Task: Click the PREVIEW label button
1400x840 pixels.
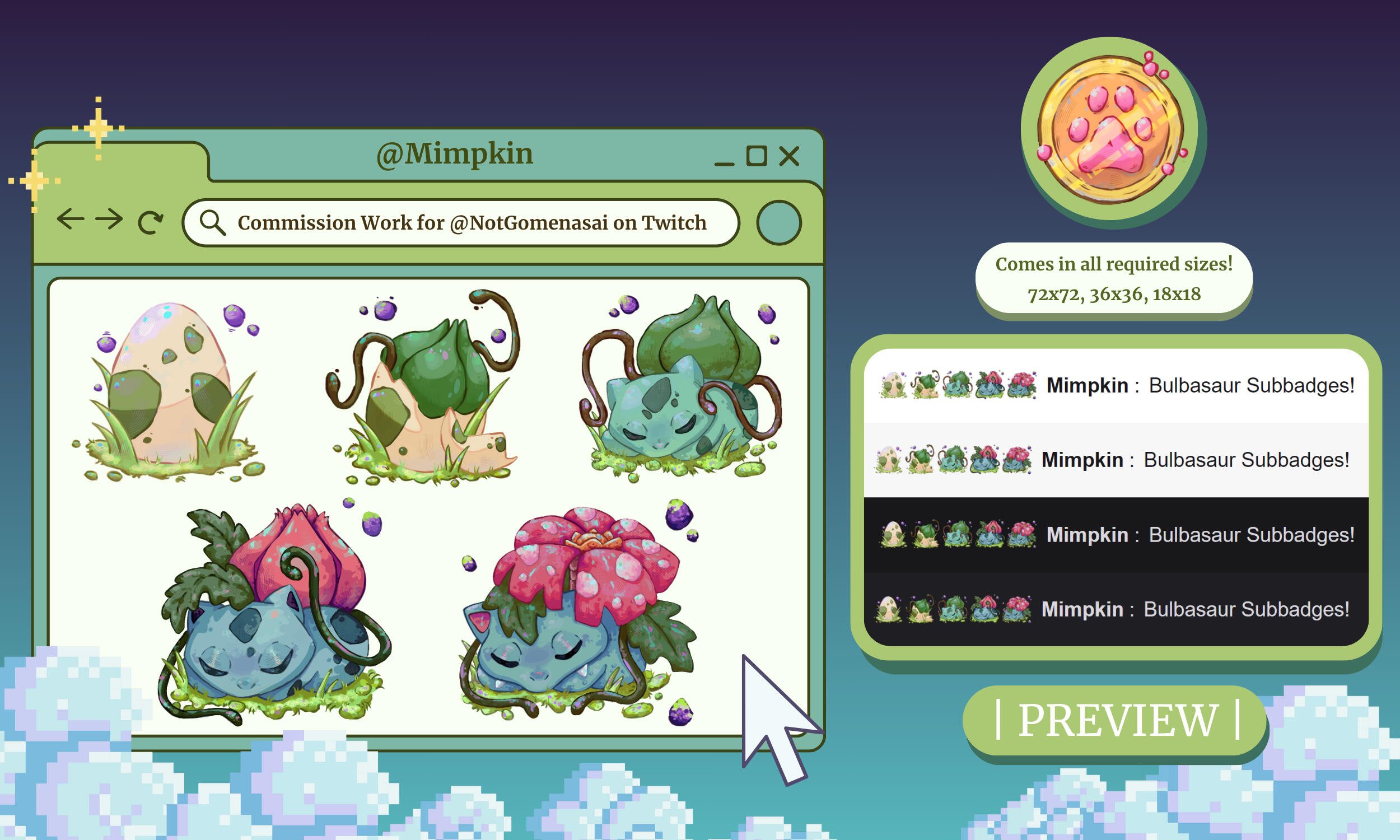Action: pyautogui.click(x=1116, y=720)
